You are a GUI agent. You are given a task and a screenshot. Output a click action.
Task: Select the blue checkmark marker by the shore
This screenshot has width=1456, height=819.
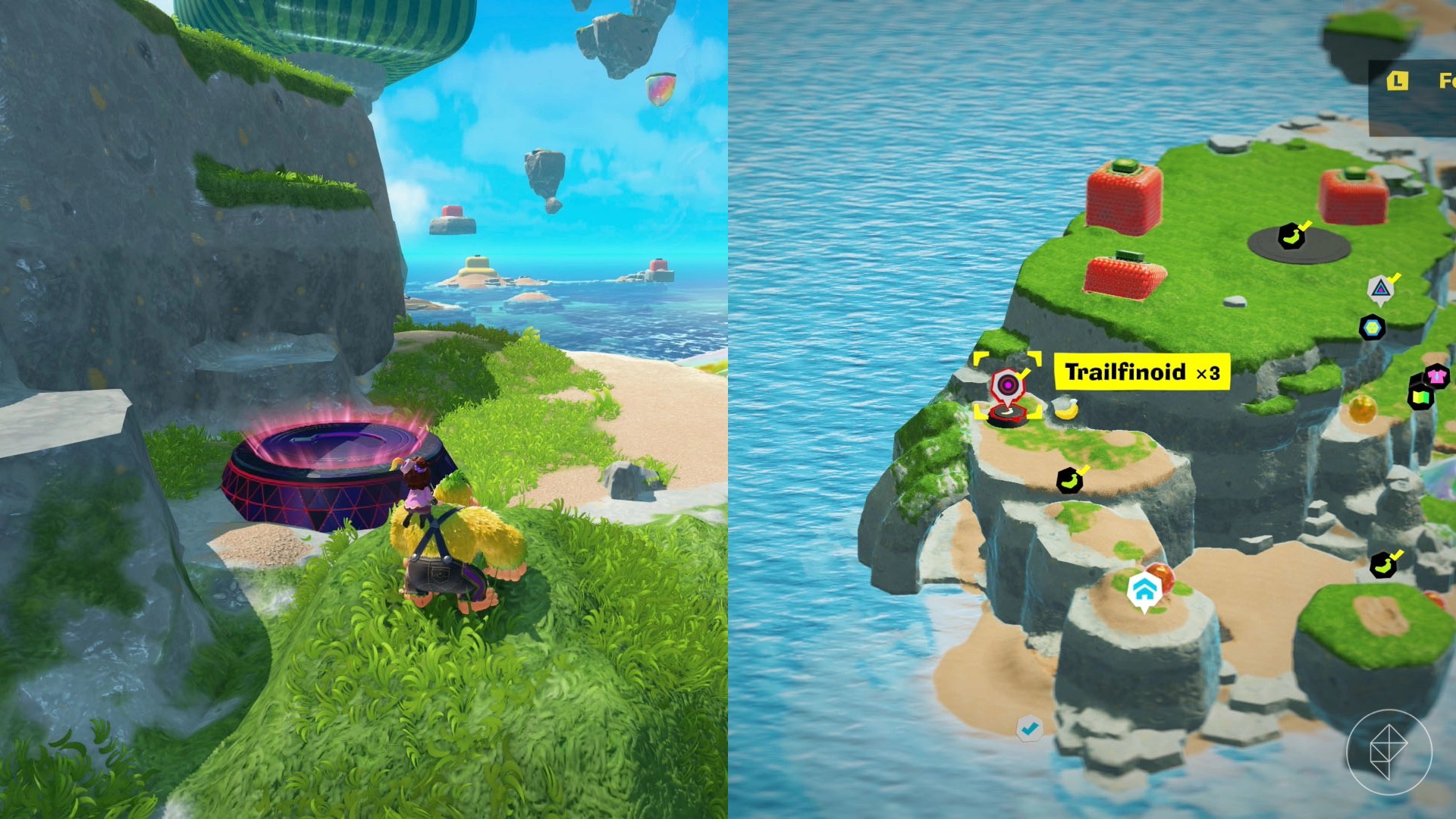pos(1029,728)
